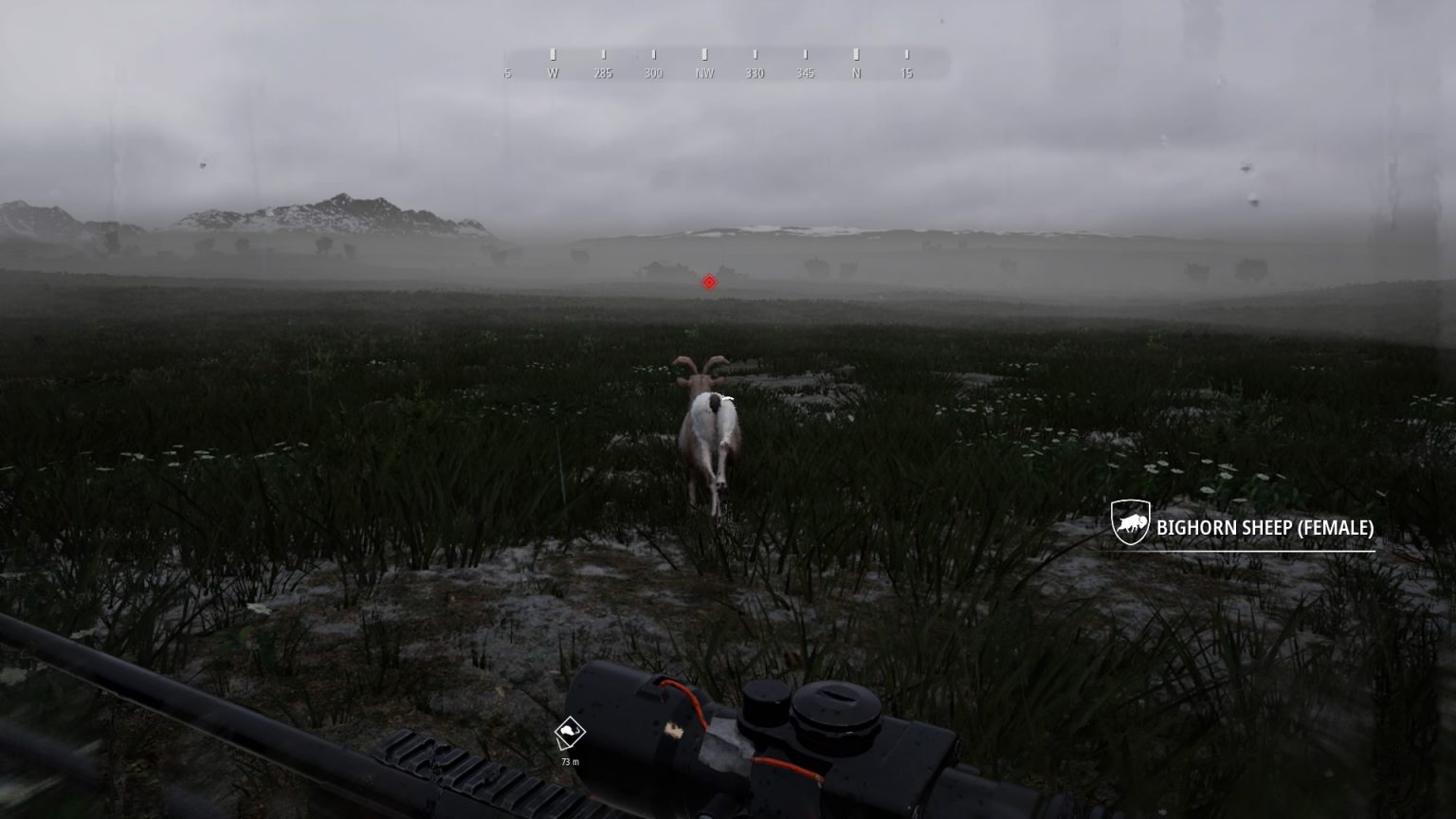This screenshot has width=1456, height=819.
Task: Click the 6 bearing on the compass strip
Action: 506,72
